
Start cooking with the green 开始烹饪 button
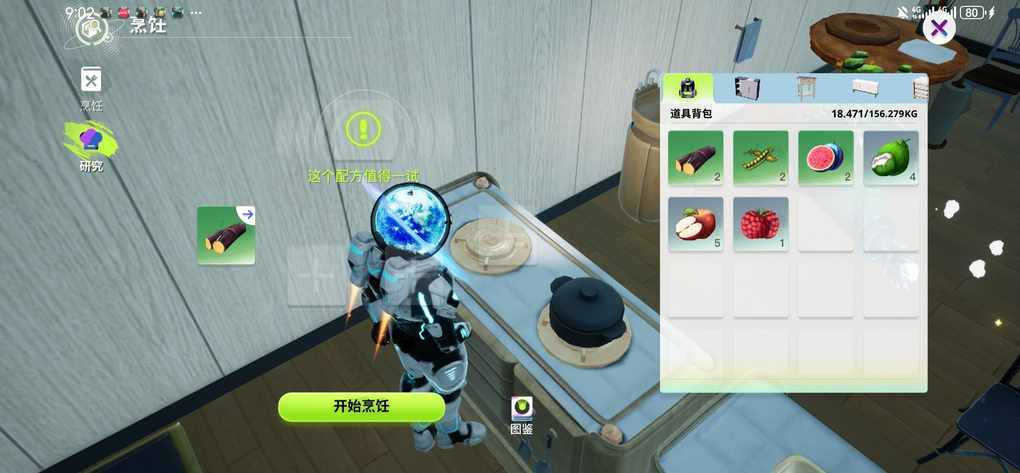(361, 406)
